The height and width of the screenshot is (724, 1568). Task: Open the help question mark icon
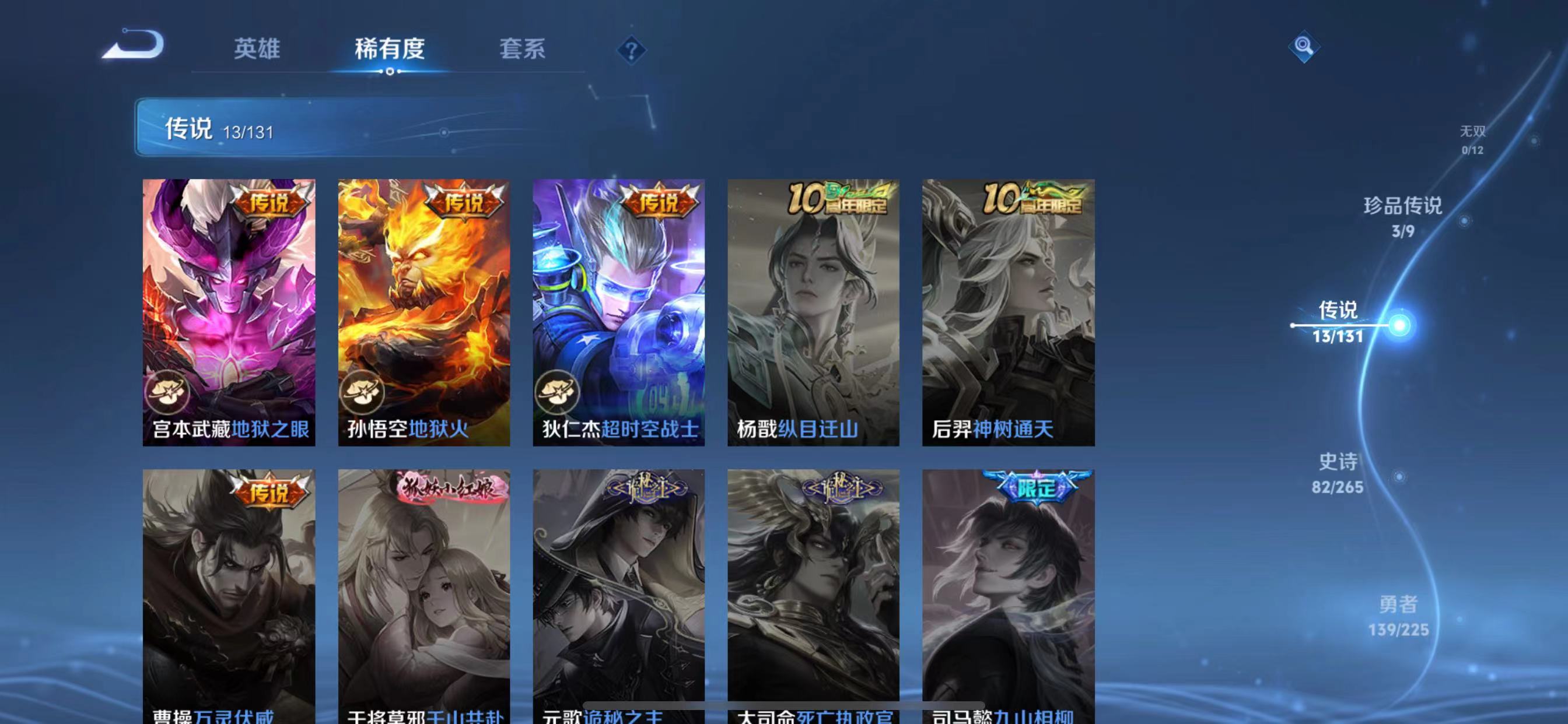[631, 51]
